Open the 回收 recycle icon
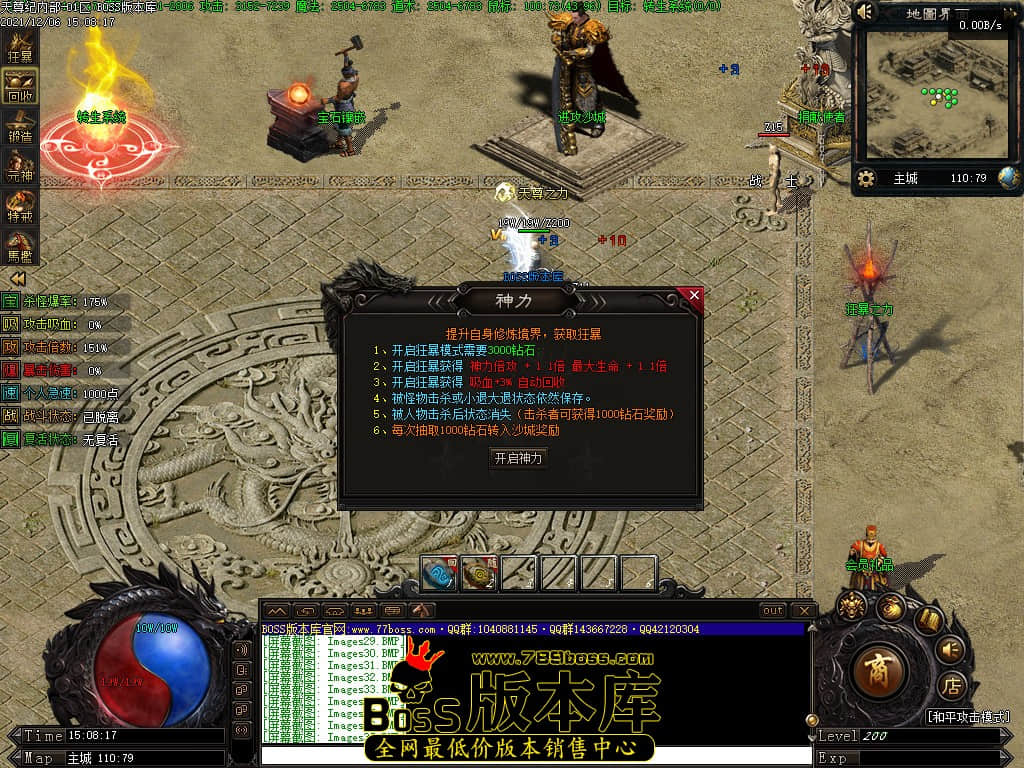1024x768 pixels. coord(20,87)
